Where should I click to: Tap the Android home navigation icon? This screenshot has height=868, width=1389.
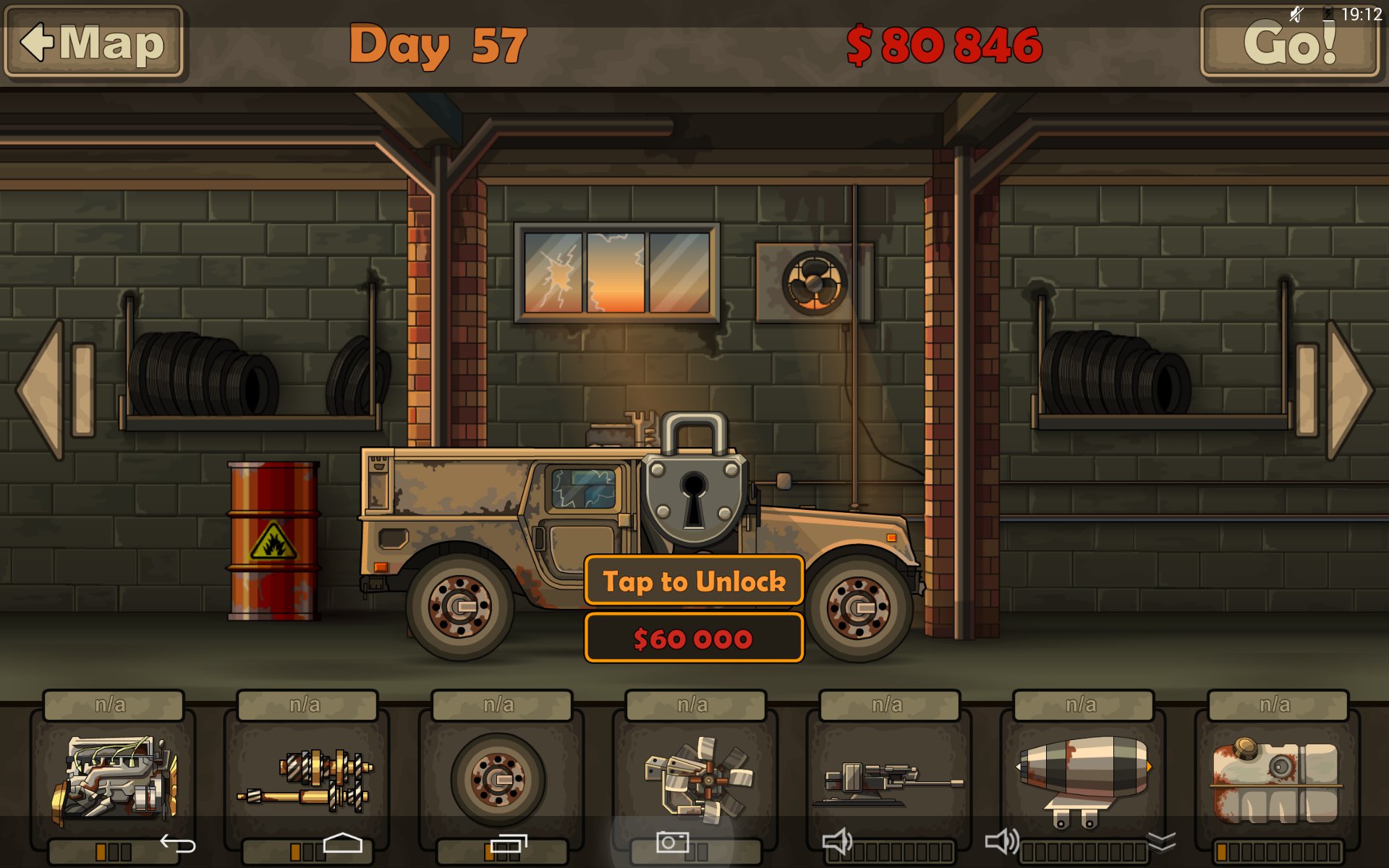342,843
